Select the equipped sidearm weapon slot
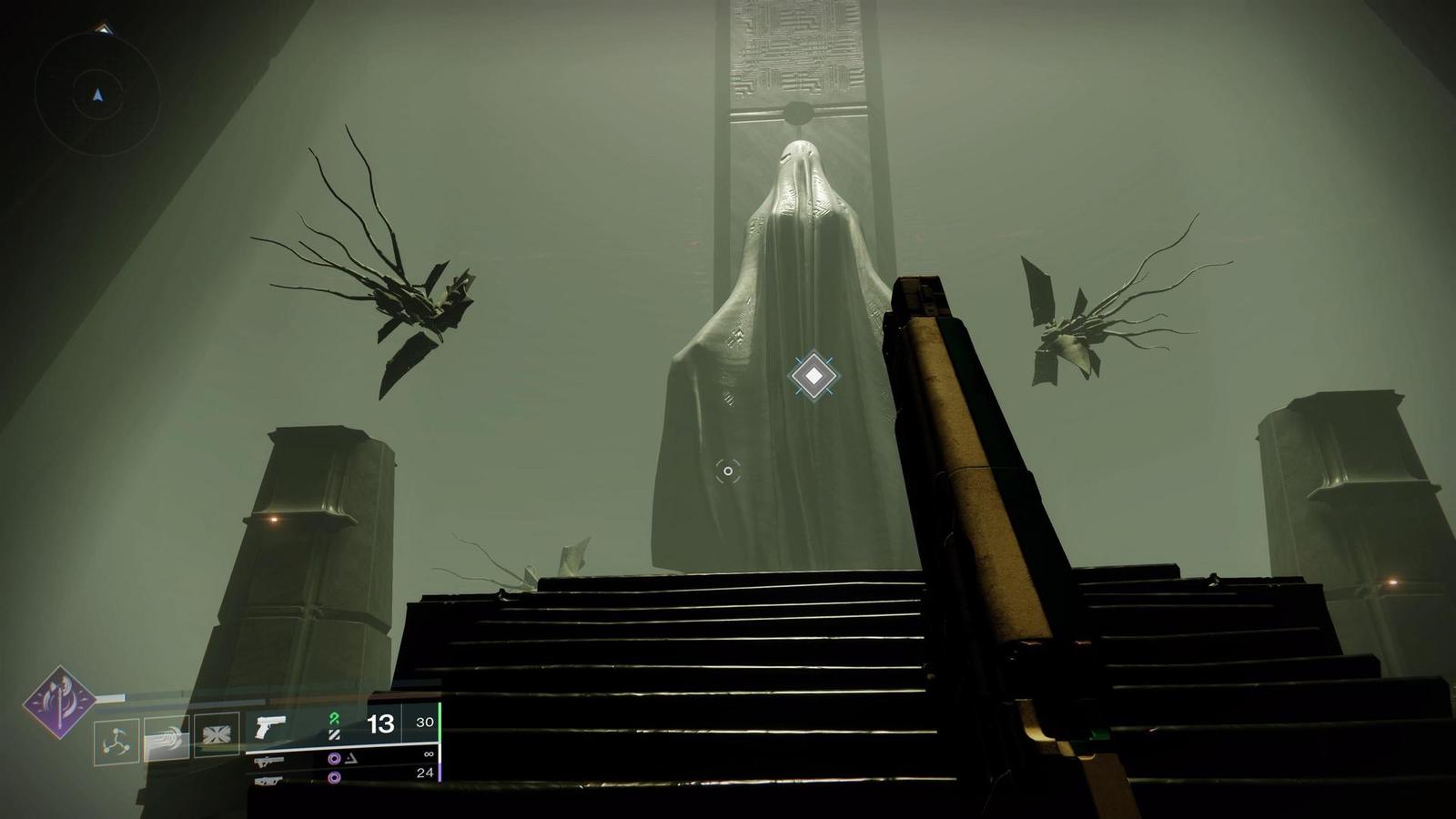Viewport: 1456px width, 819px height. tap(270, 726)
